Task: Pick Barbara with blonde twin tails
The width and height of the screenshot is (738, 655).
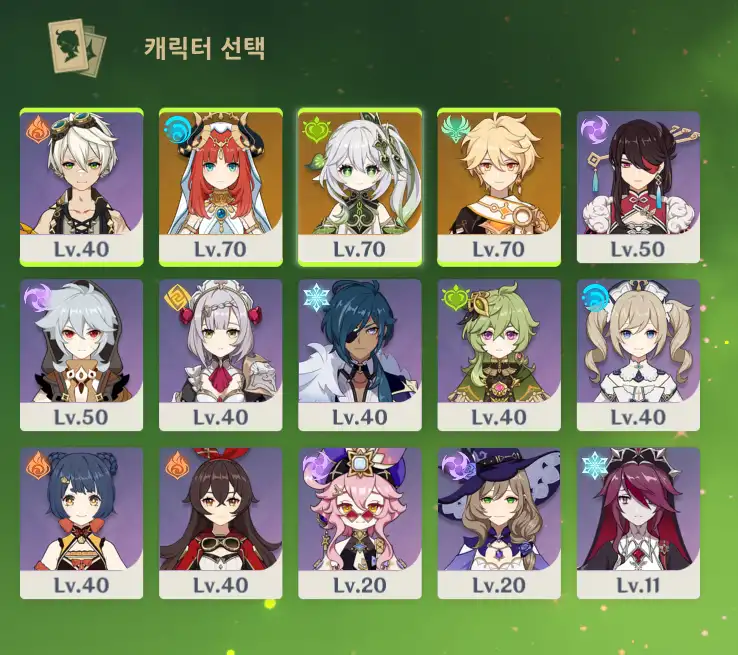Action: pos(638,355)
